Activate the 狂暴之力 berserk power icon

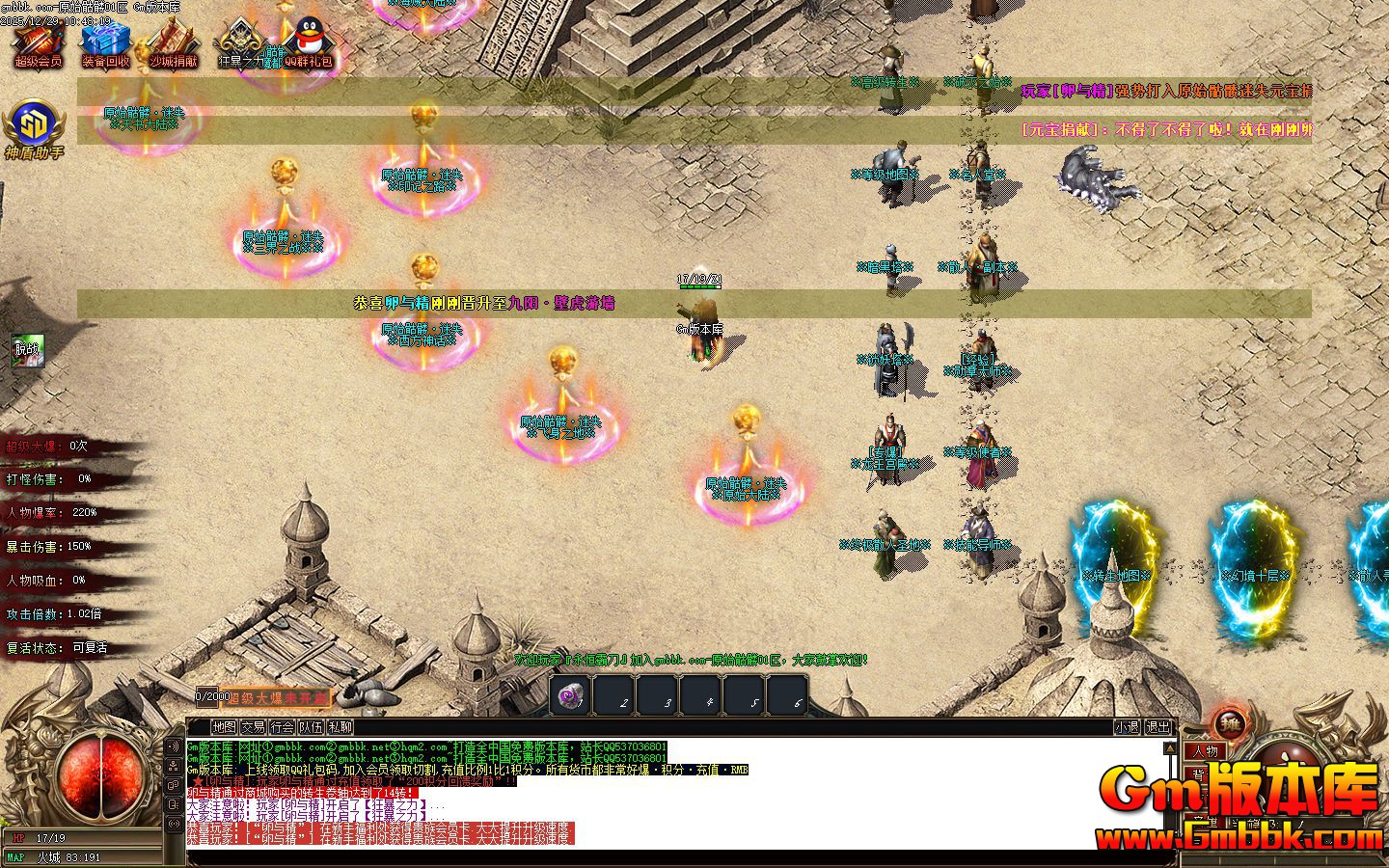[x=238, y=42]
